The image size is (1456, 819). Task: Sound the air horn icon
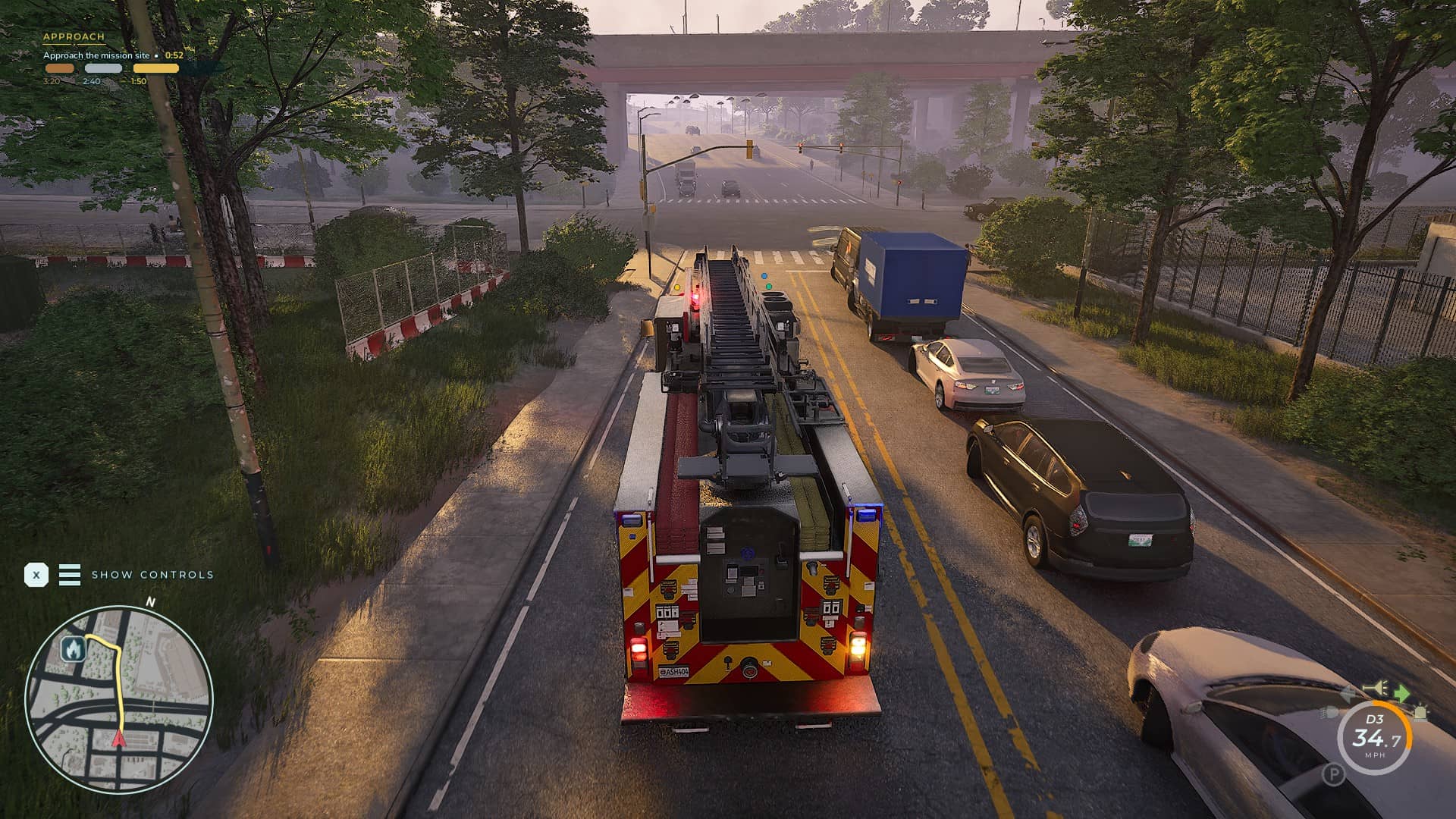(x=1375, y=689)
